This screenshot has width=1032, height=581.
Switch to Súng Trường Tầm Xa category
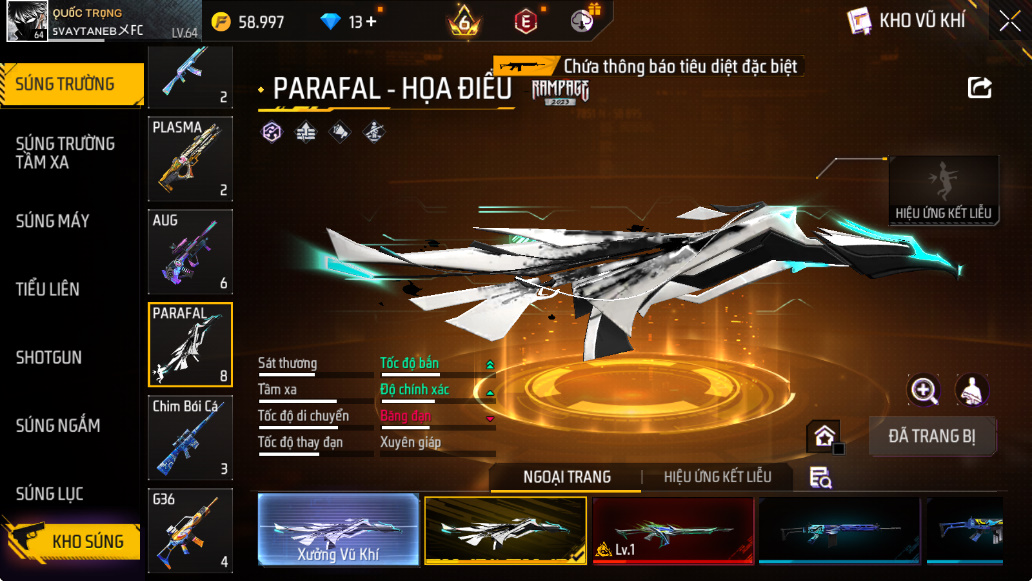(x=66, y=152)
